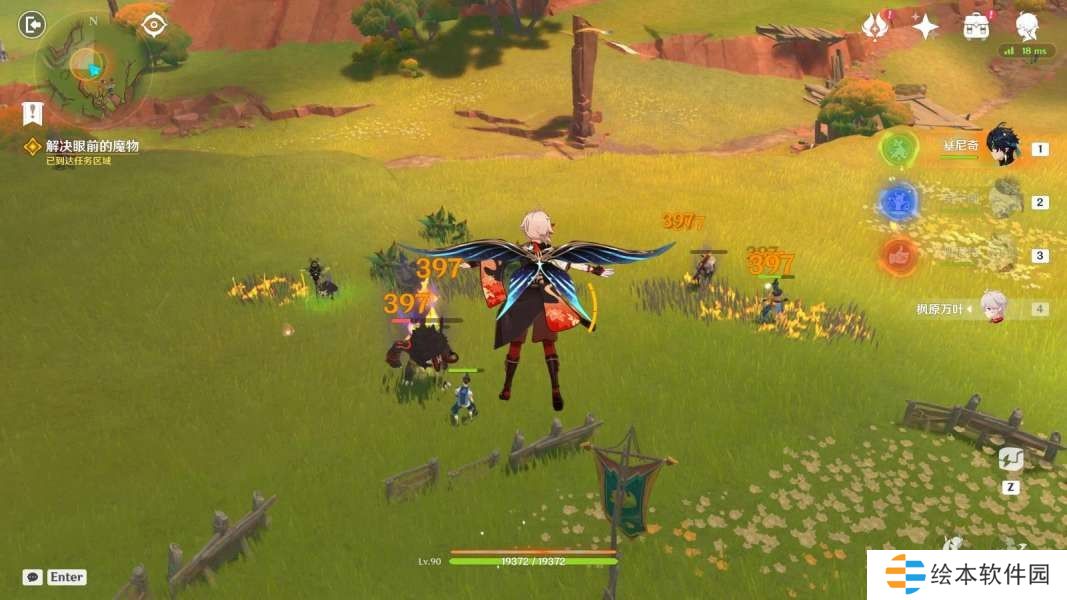
Task: Click the orange thumbs-up emote icon
Action: [898, 256]
